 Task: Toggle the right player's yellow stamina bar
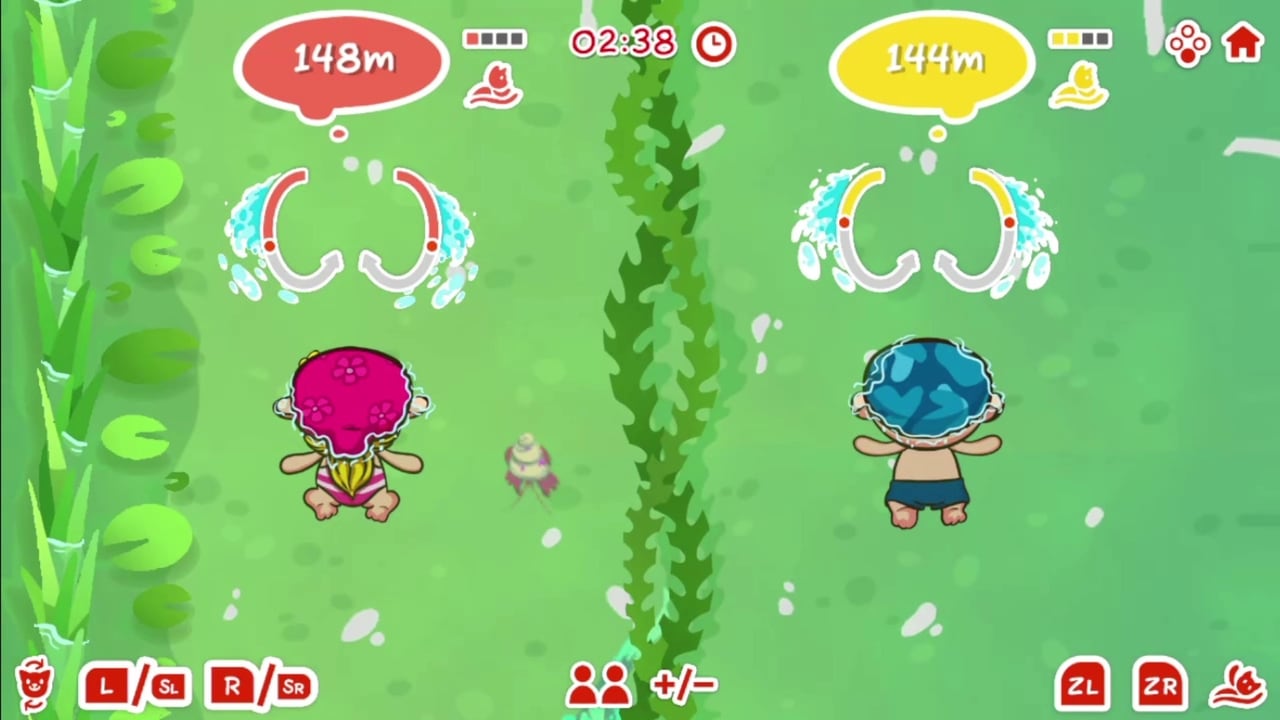pyautogui.click(x=1080, y=38)
